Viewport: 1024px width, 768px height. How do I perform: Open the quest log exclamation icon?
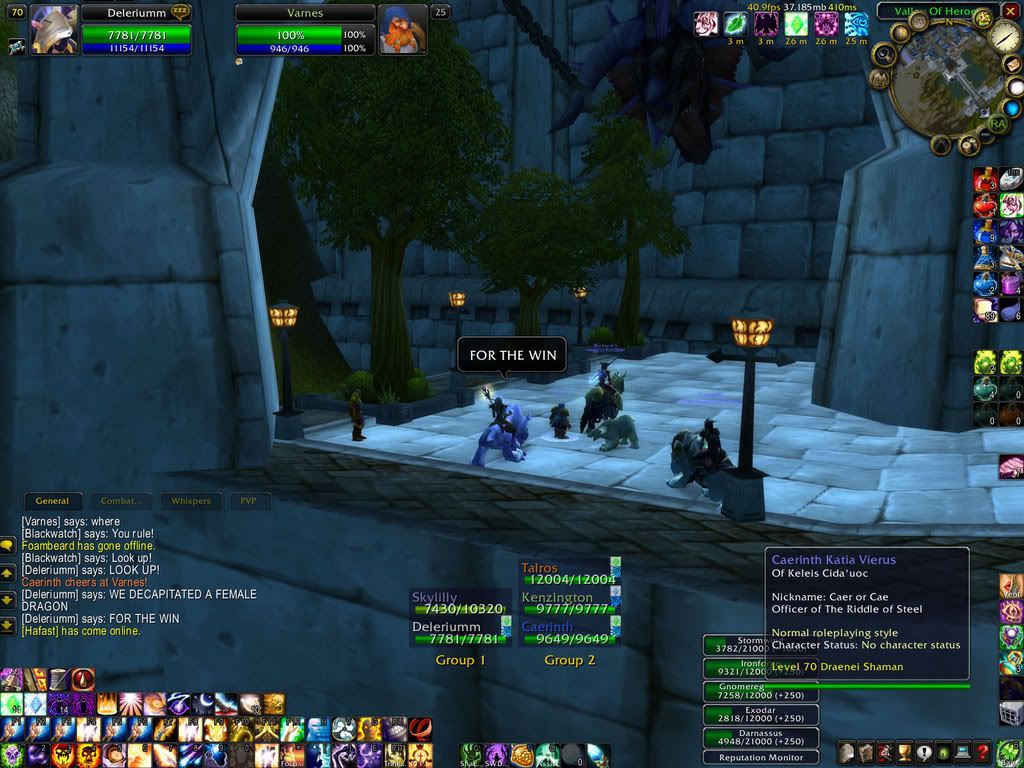922,752
